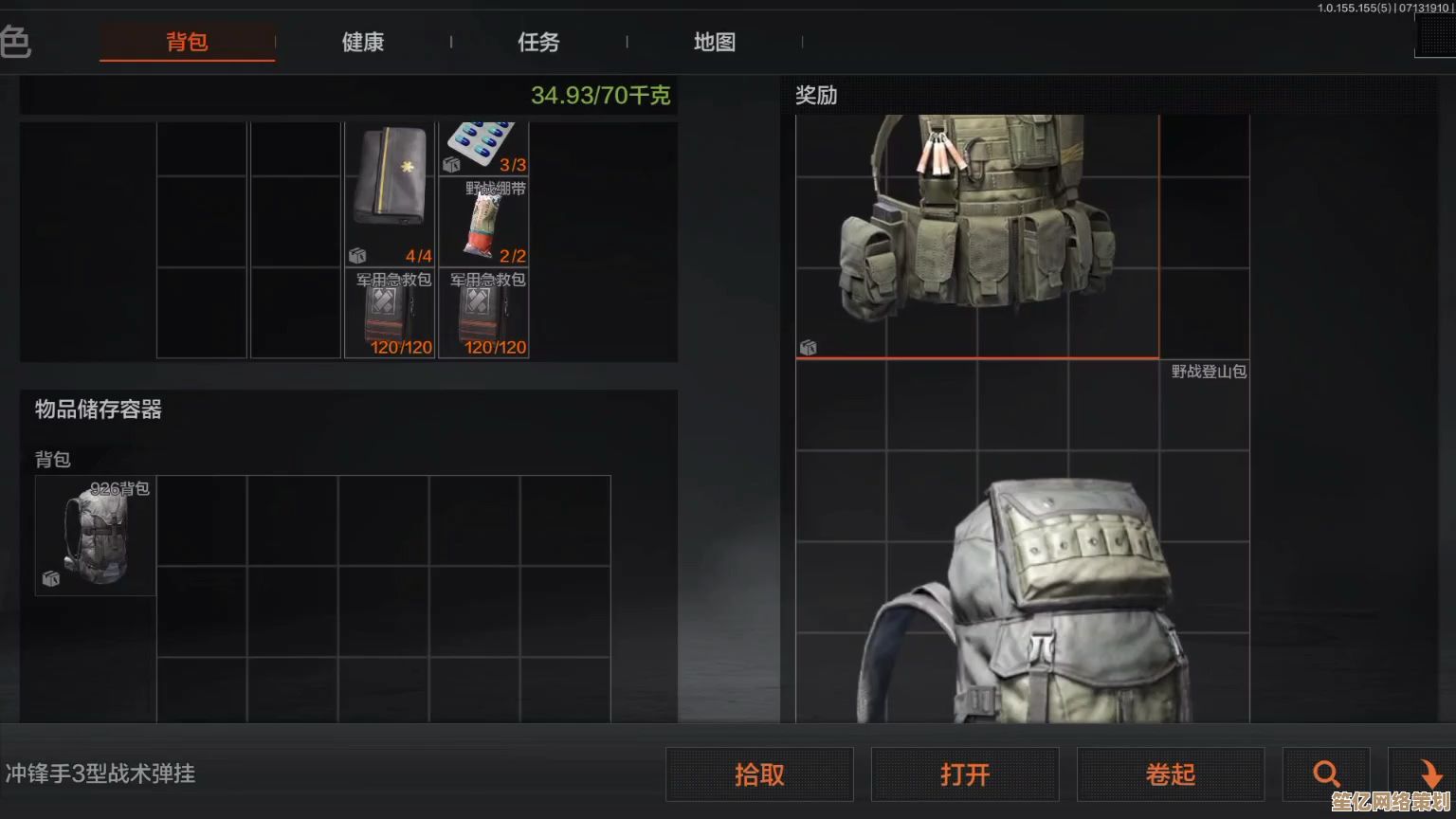Open the 健康 tab
1456x819 pixels.
pyautogui.click(x=363, y=42)
